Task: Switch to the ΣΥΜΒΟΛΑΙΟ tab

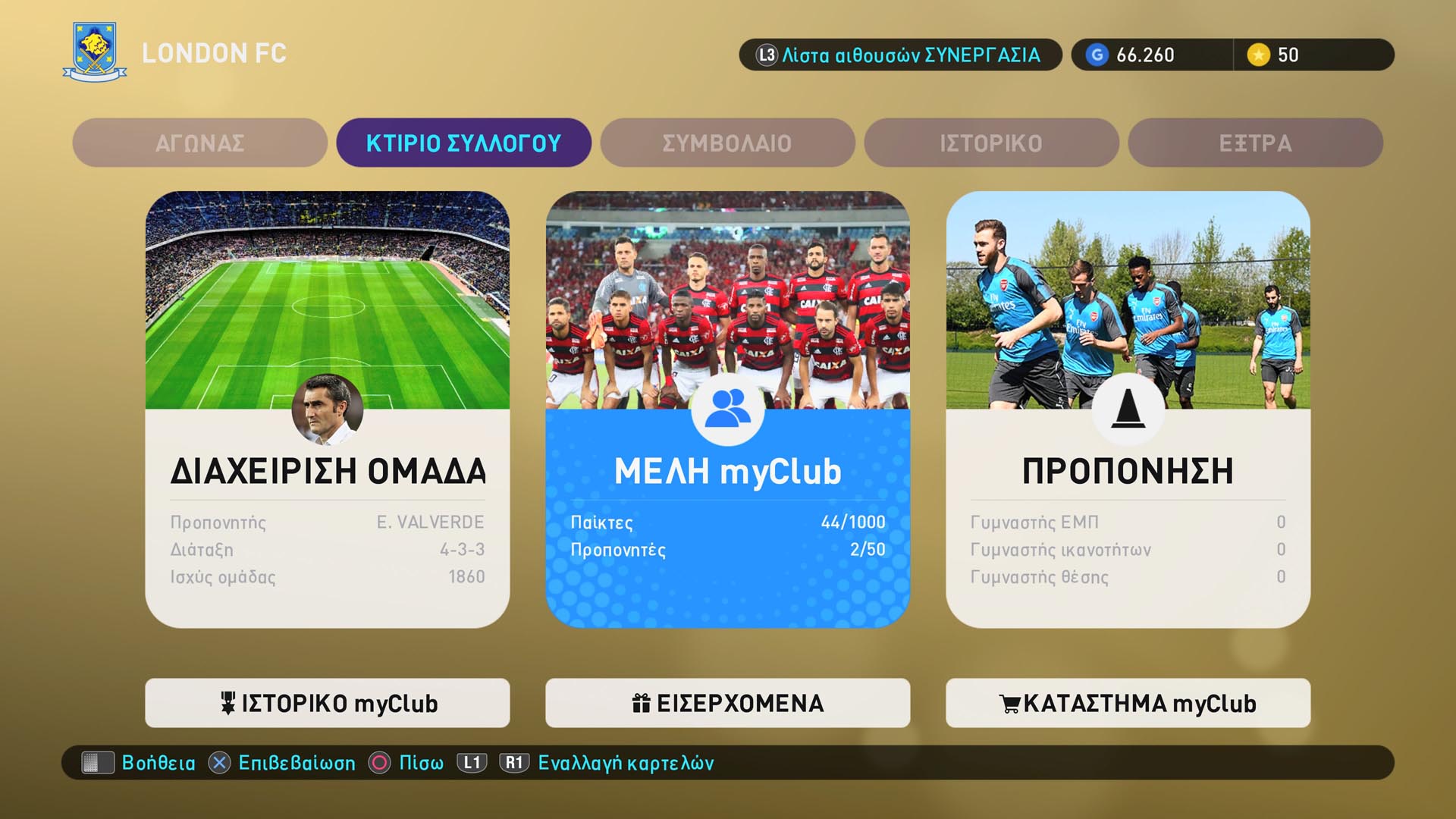Action: point(726,143)
